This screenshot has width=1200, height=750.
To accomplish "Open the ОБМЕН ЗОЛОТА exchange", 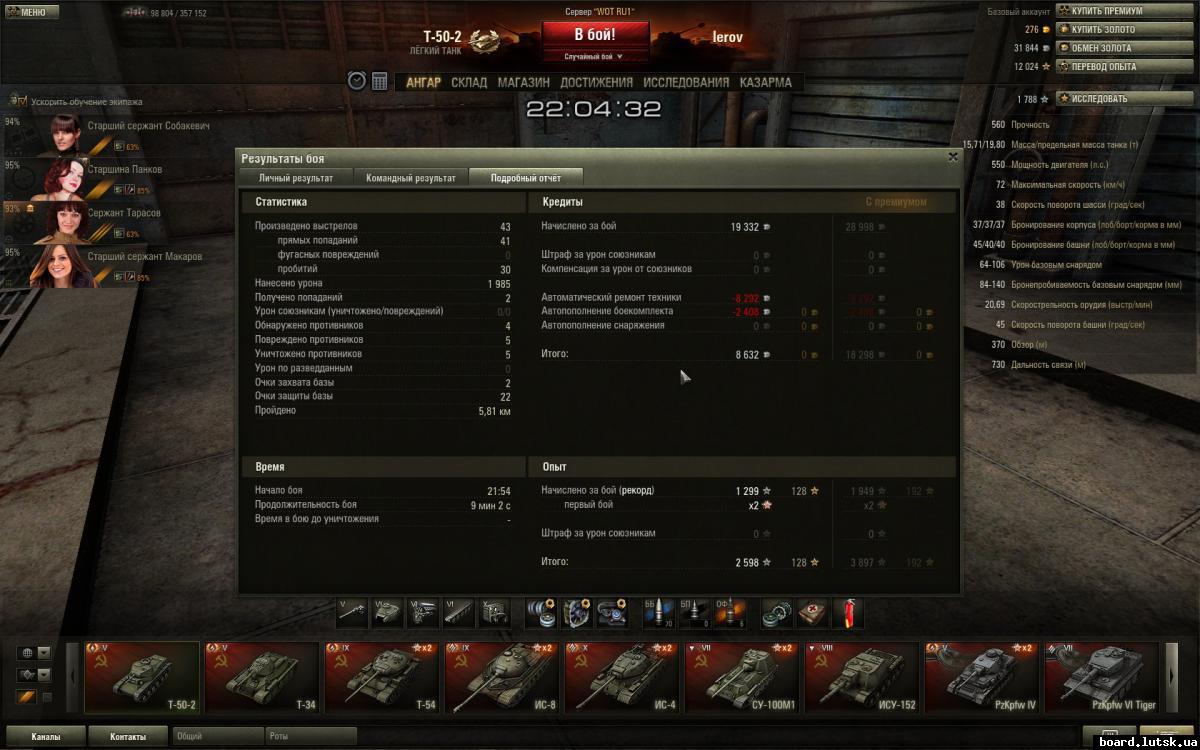I will 1099,48.
